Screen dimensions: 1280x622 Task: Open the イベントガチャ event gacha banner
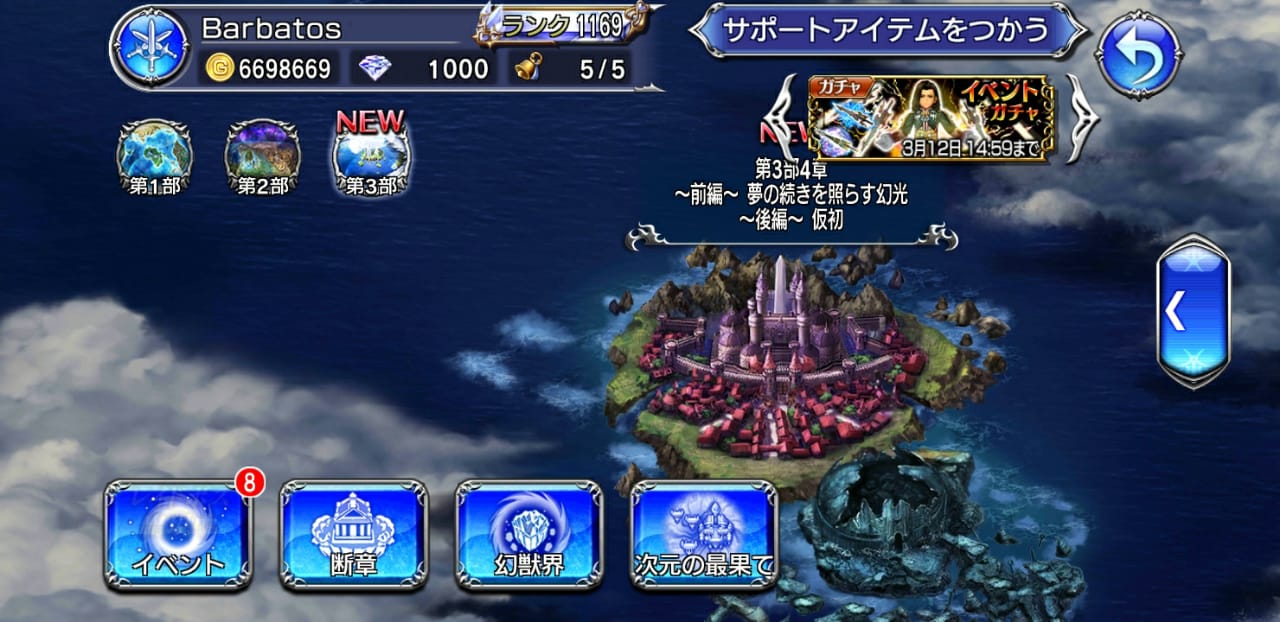tap(929, 118)
